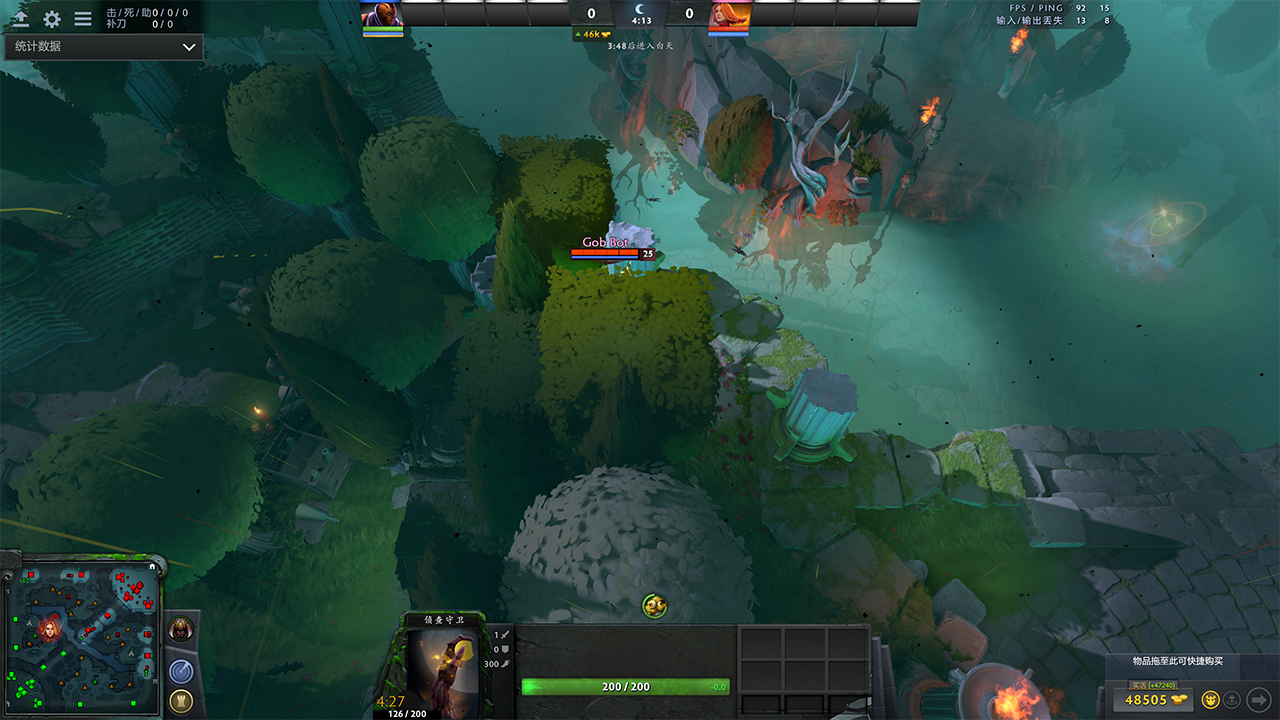Screen dimensions: 1280x720
Task: Open the gear settings menu
Action: 52,19
